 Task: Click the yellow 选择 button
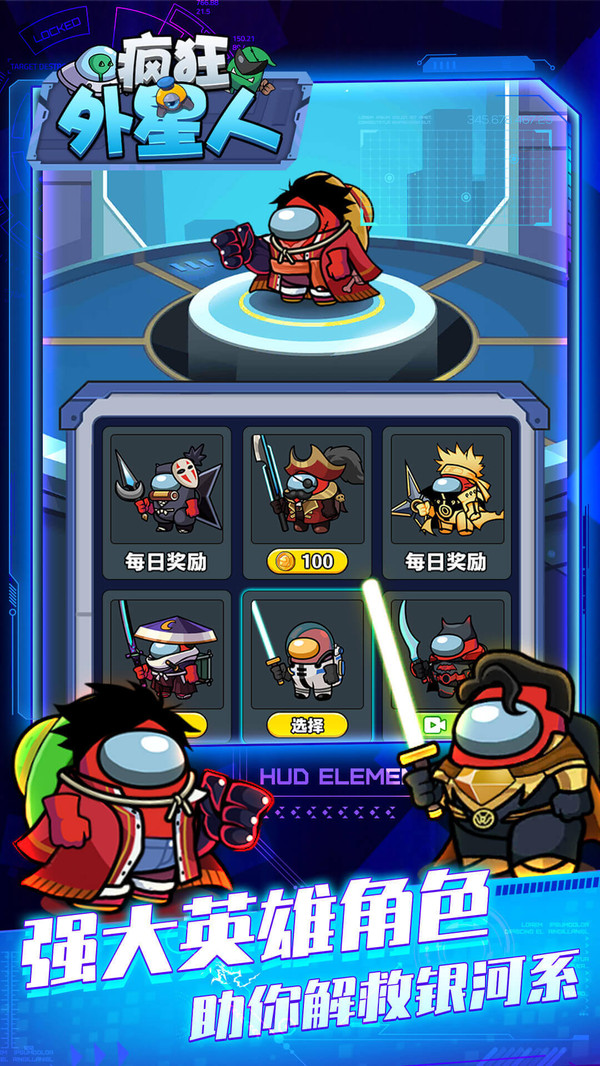[x=306, y=724]
